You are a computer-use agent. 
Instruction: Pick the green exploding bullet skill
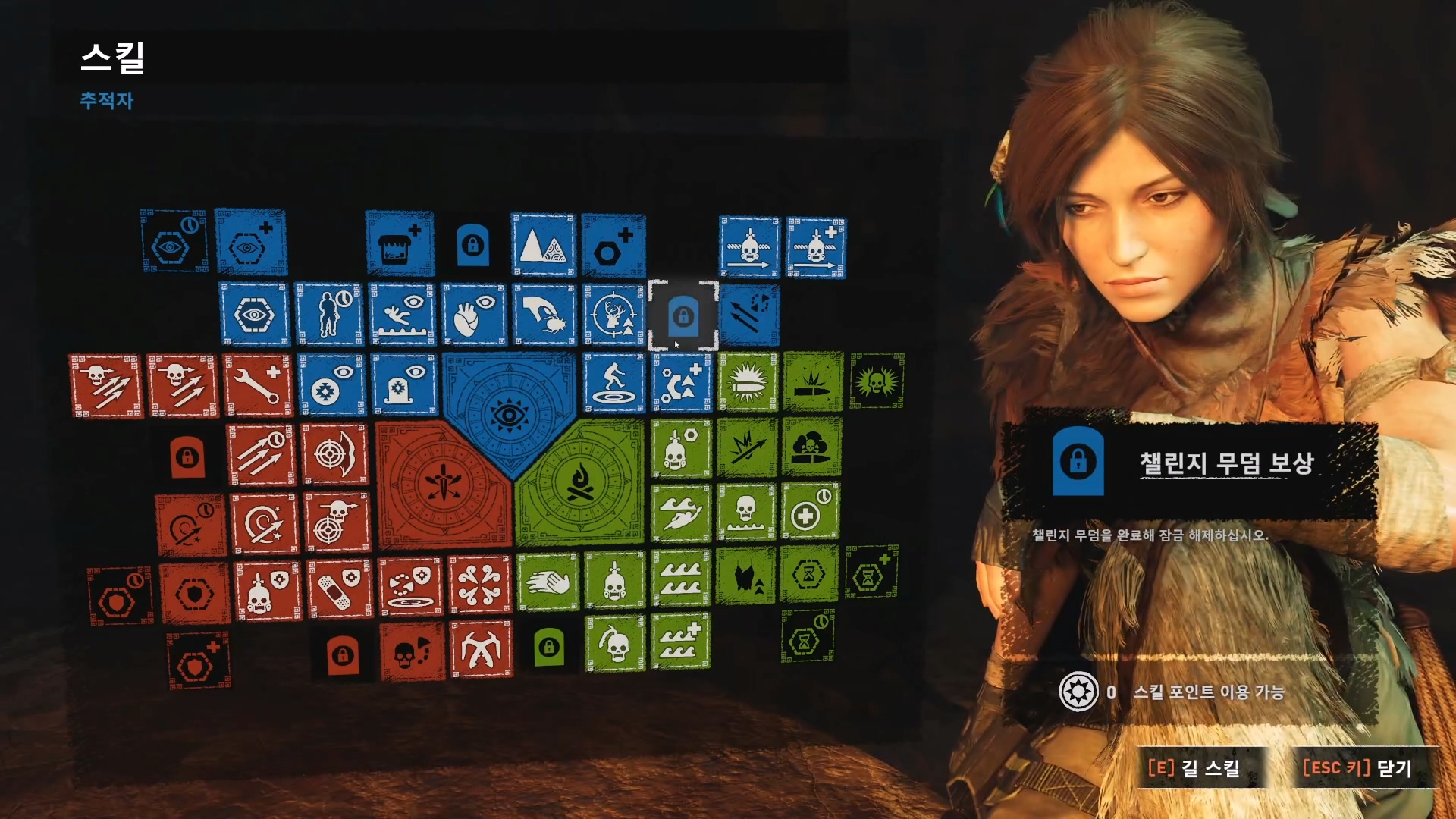(x=748, y=383)
